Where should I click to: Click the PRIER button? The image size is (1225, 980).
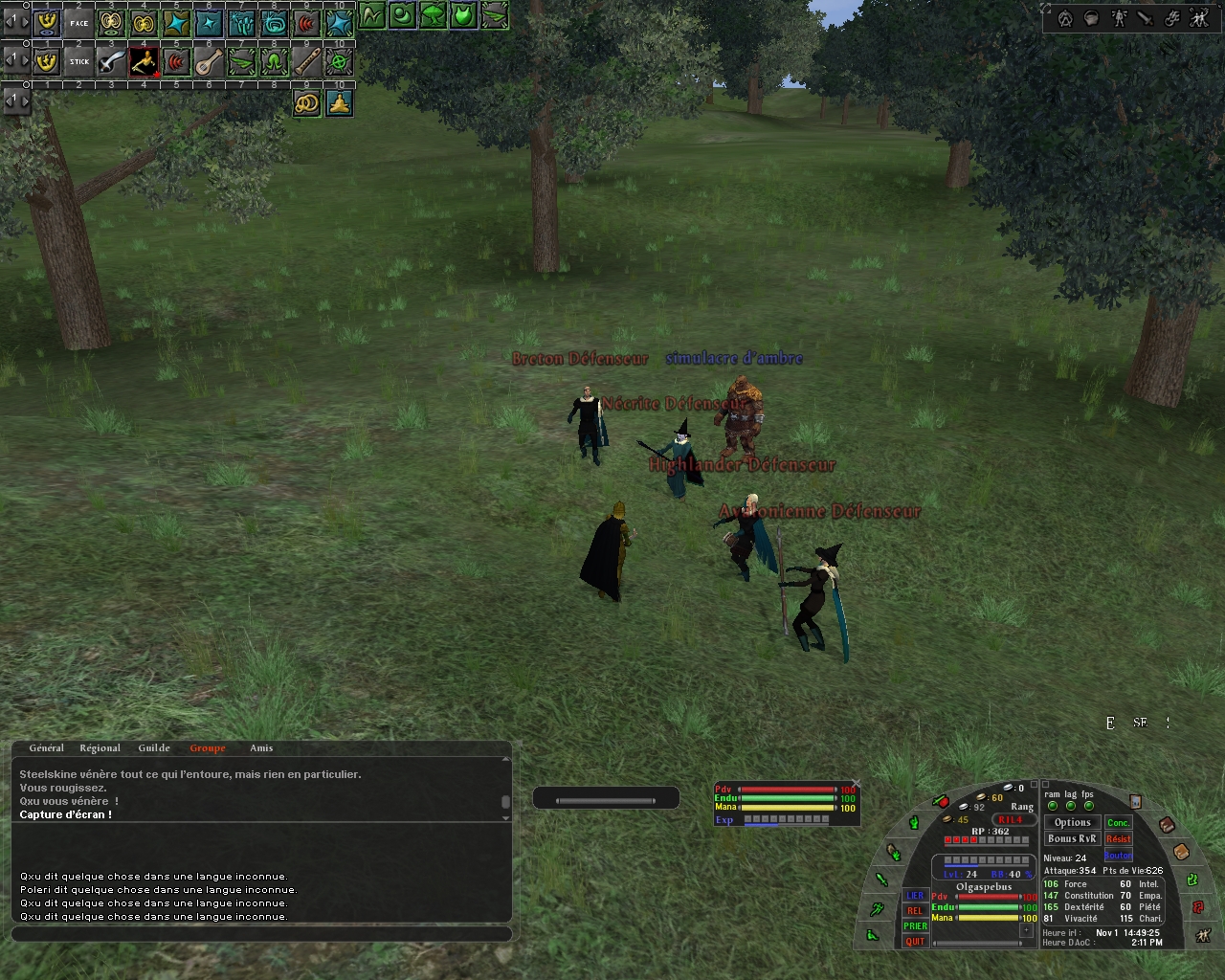pos(915,926)
